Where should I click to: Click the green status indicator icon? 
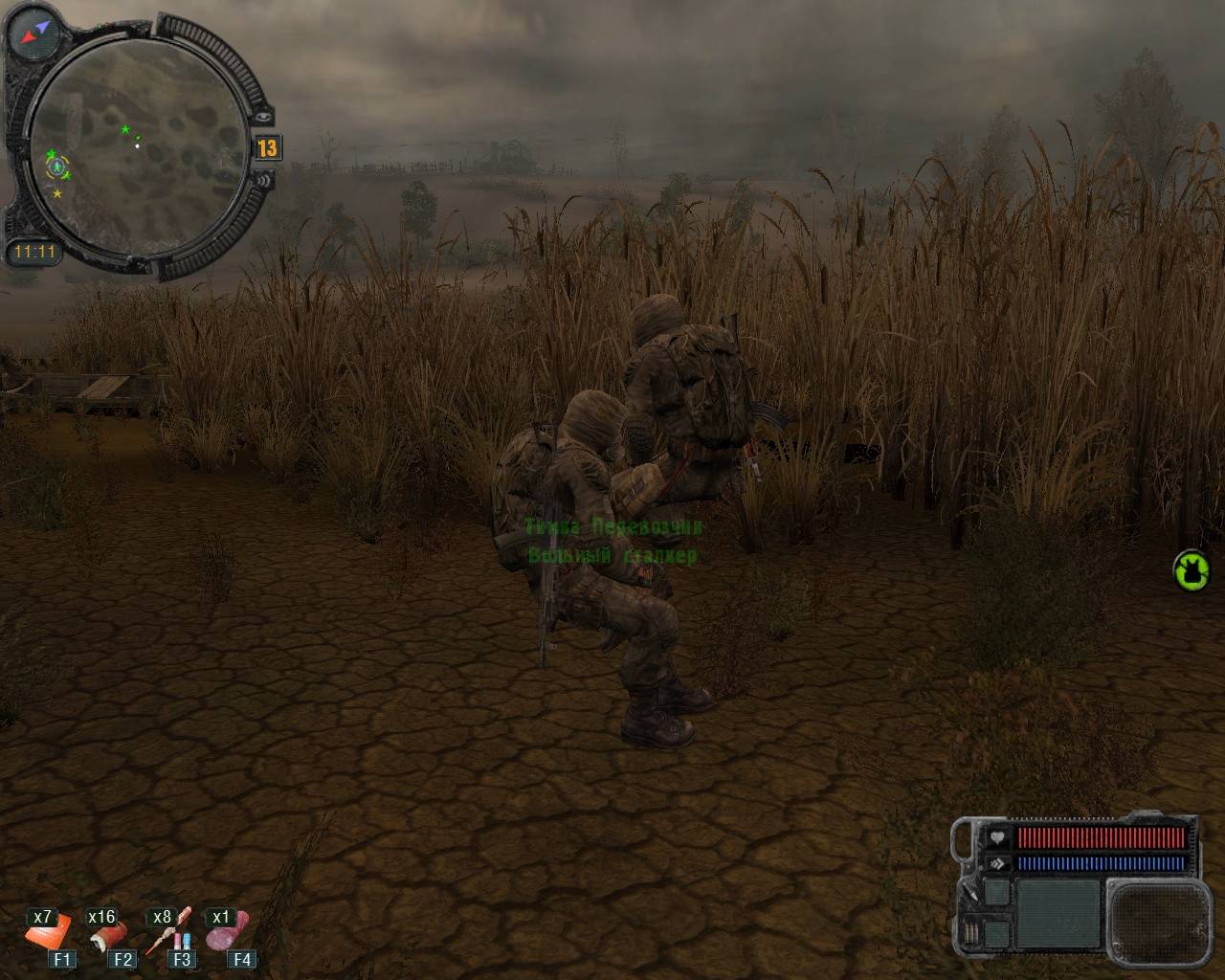1190,570
